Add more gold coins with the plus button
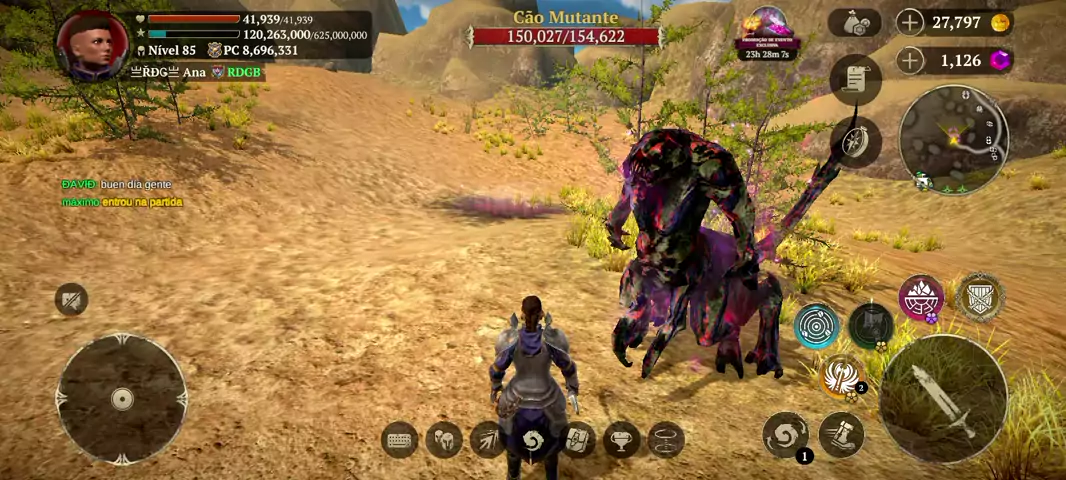Screen dimensions: 1066x480 tap(910, 22)
